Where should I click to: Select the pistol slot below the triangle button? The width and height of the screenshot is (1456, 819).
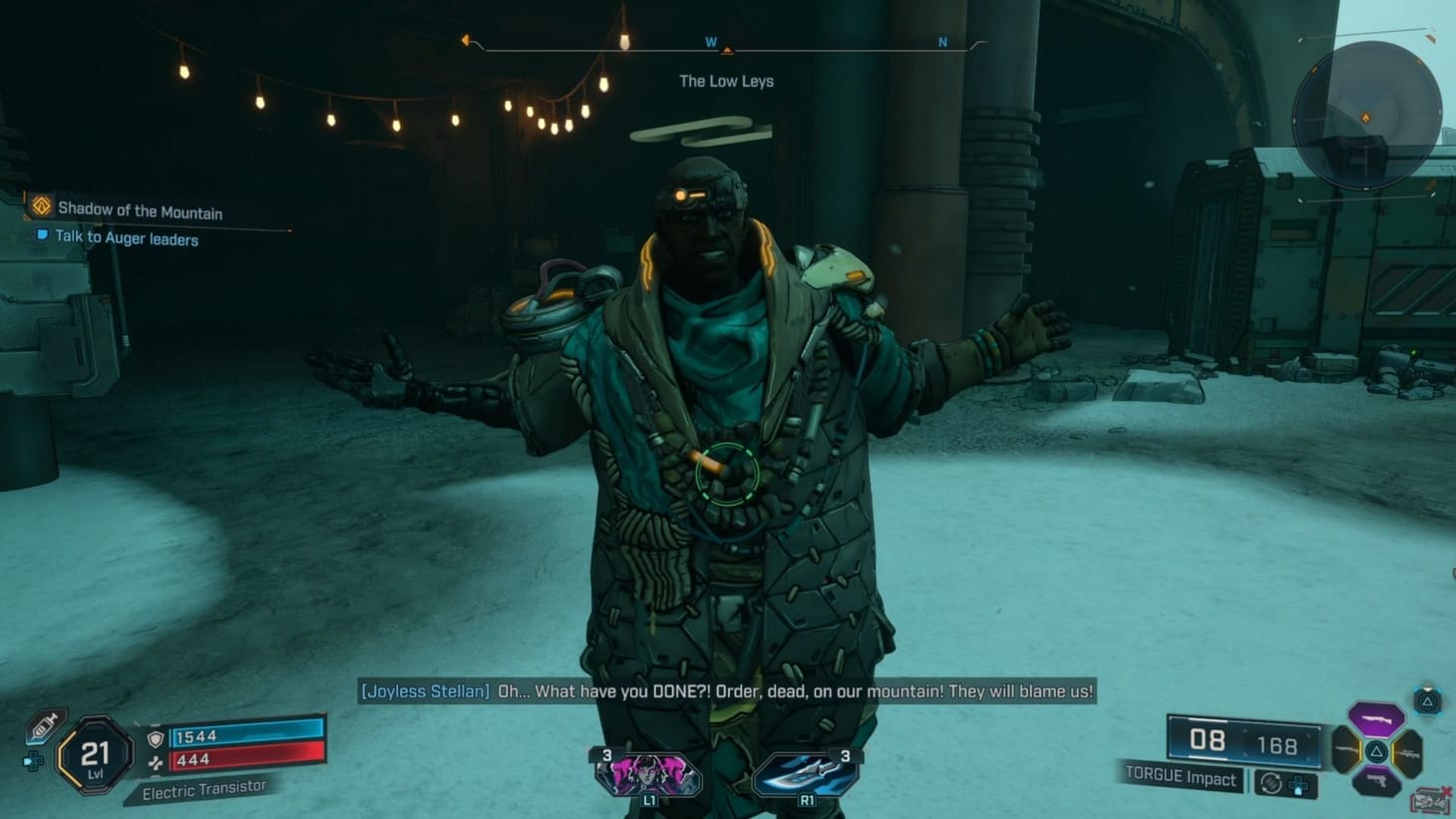tap(1376, 781)
